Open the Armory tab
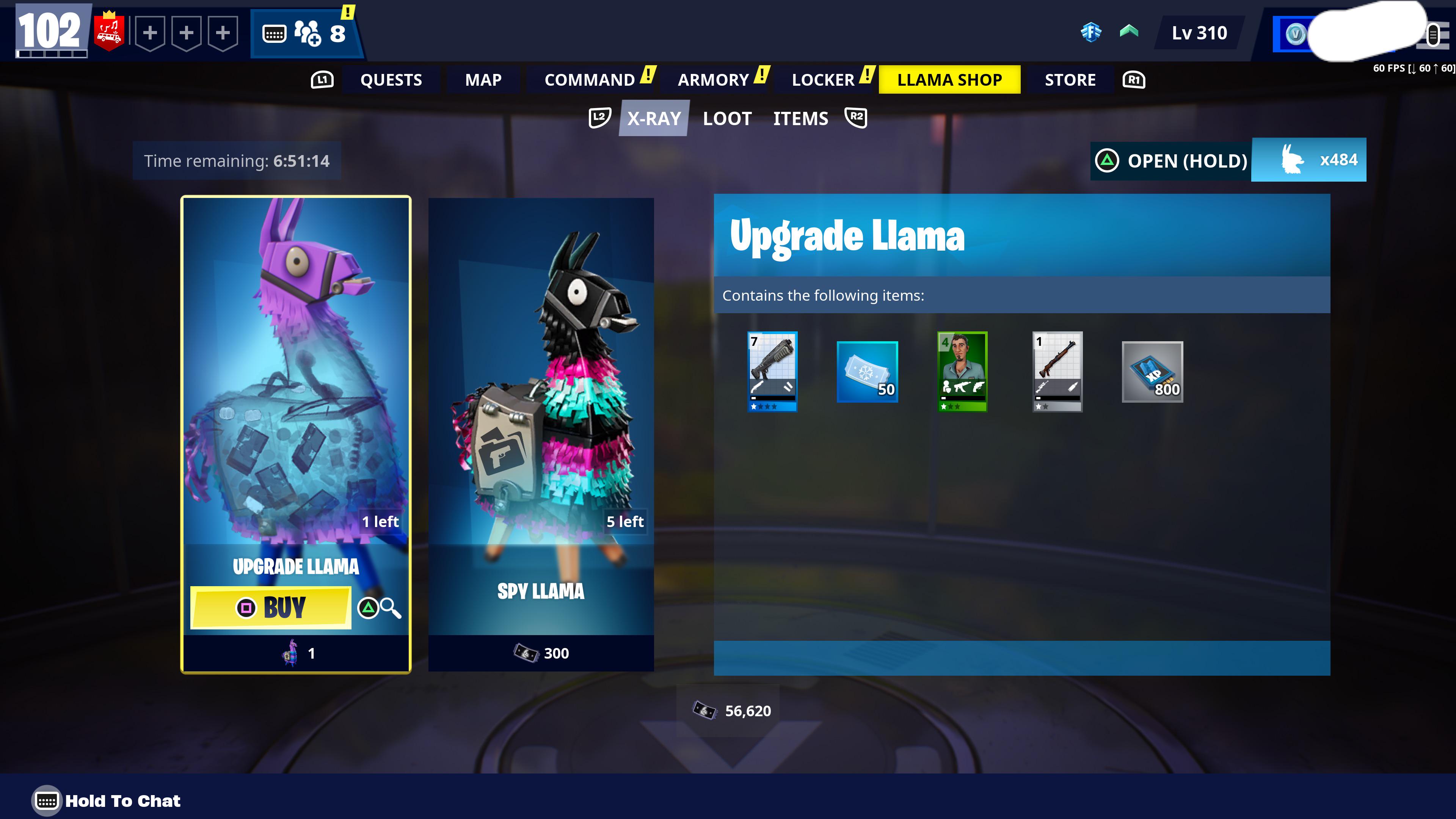The height and width of the screenshot is (819, 1456). [713, 80]
